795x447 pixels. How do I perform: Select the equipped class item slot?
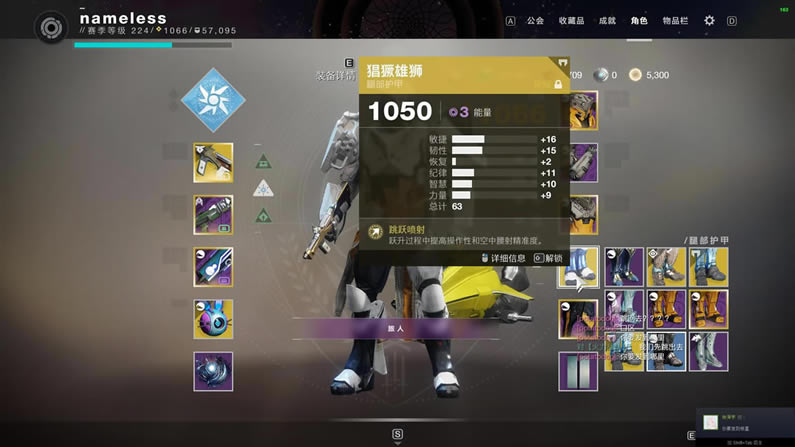coord(579,319)
